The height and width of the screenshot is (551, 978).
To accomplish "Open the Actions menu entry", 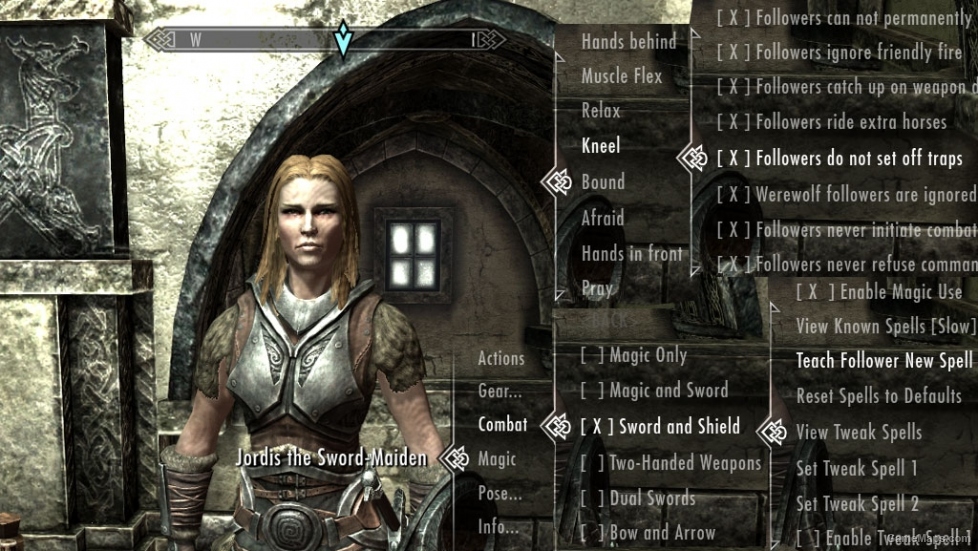I will point(501,358).
